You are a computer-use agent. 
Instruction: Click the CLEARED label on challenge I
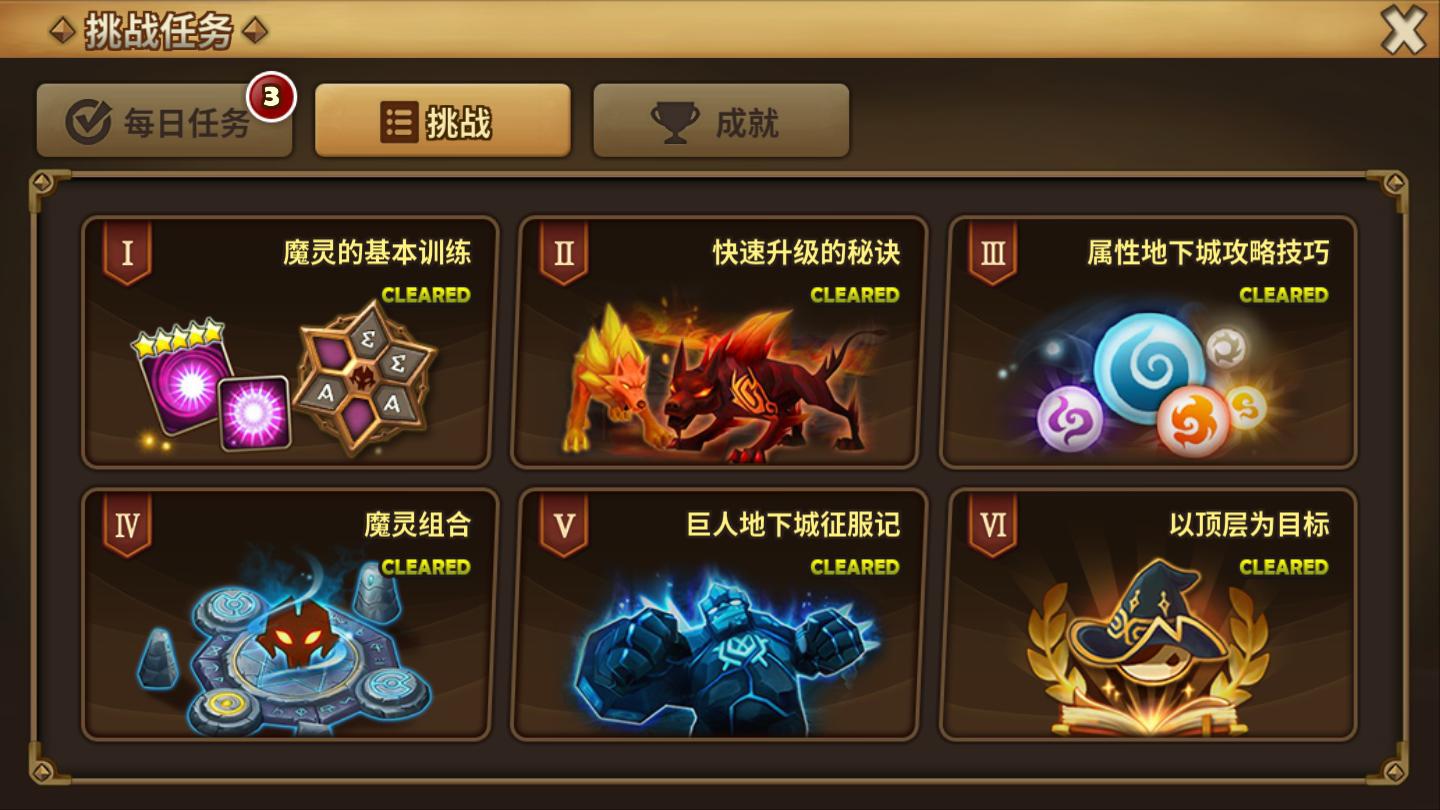pyautogui.click(x=427, y=294)
